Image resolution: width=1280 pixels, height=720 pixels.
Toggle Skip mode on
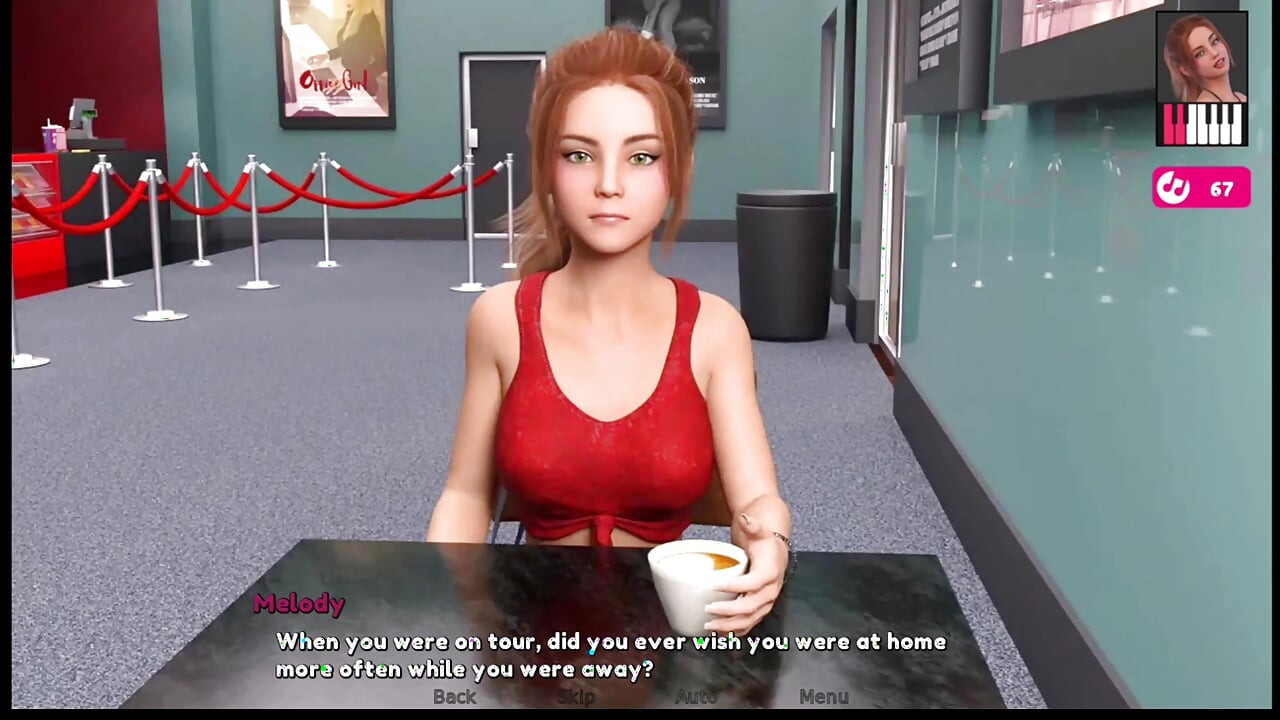574,698
